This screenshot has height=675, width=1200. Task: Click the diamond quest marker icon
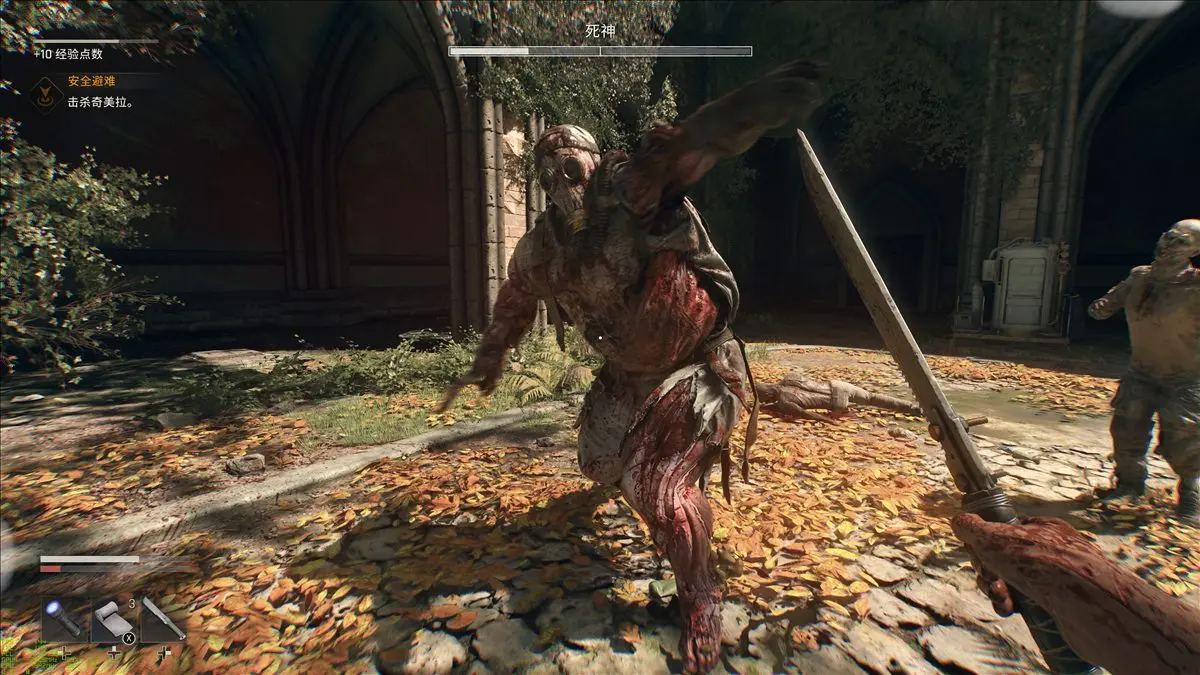pyautogui.click(x=43, y=92)
